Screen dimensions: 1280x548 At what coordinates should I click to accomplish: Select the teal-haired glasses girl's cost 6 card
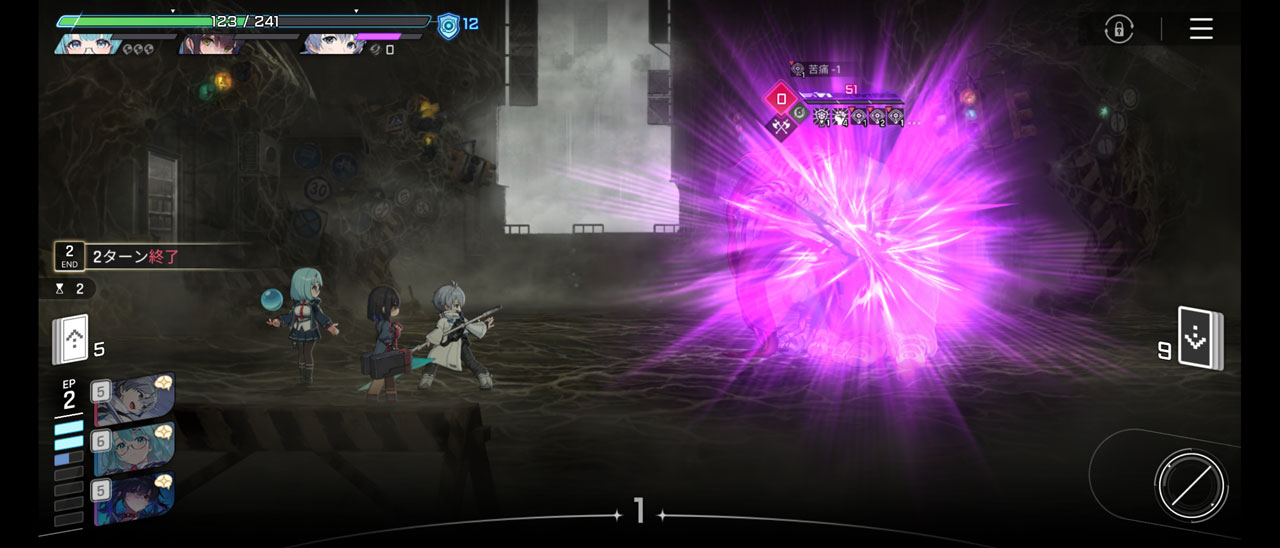[x=135, y=448]
